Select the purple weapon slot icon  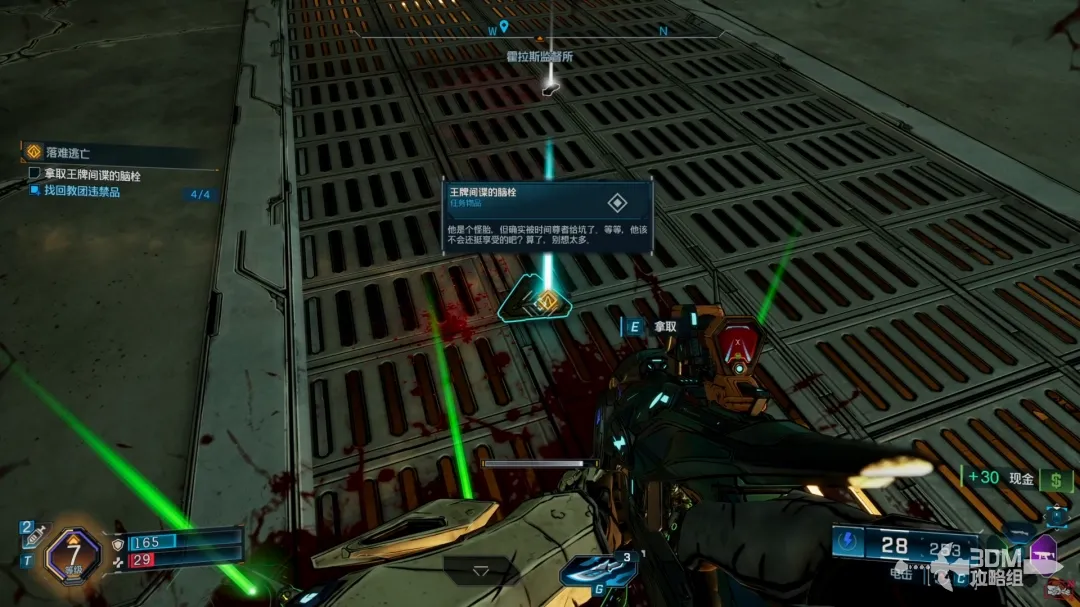point(1043,553)
